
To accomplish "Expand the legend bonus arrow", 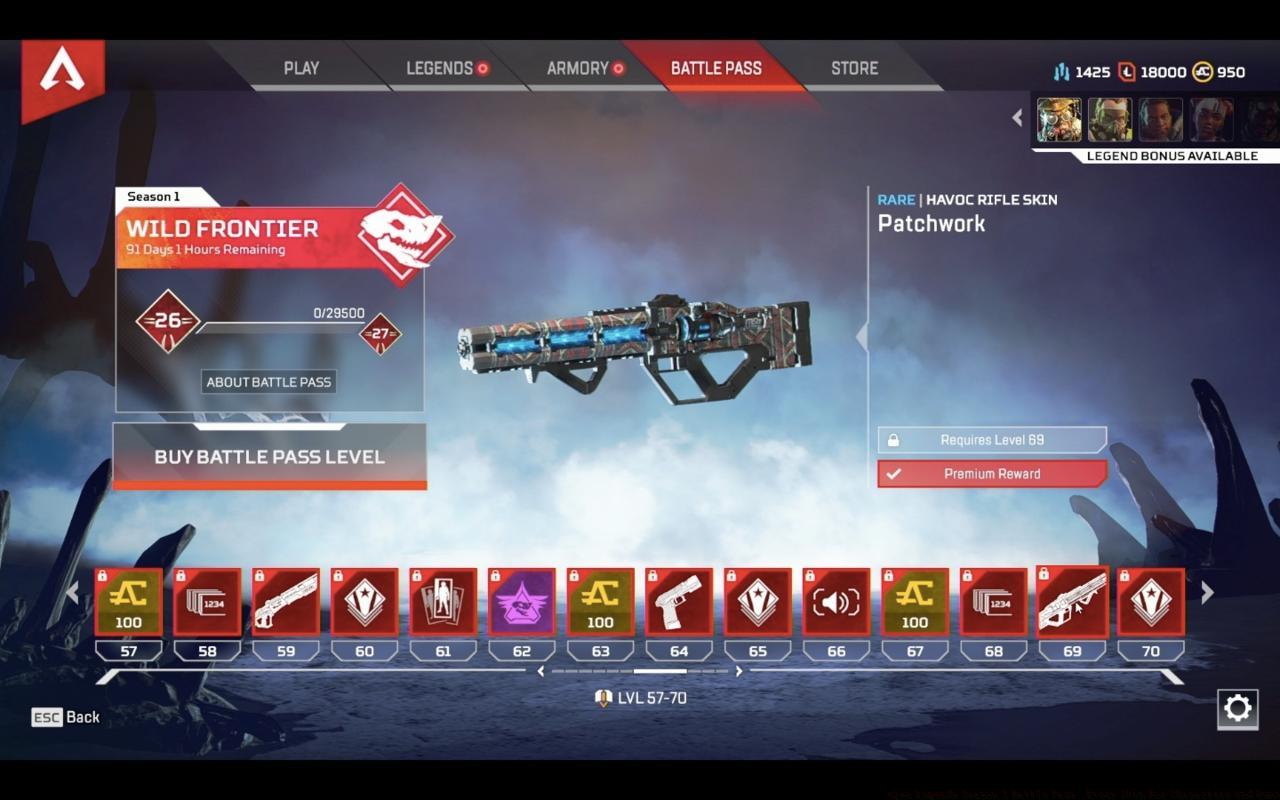I will [1017, 118].
